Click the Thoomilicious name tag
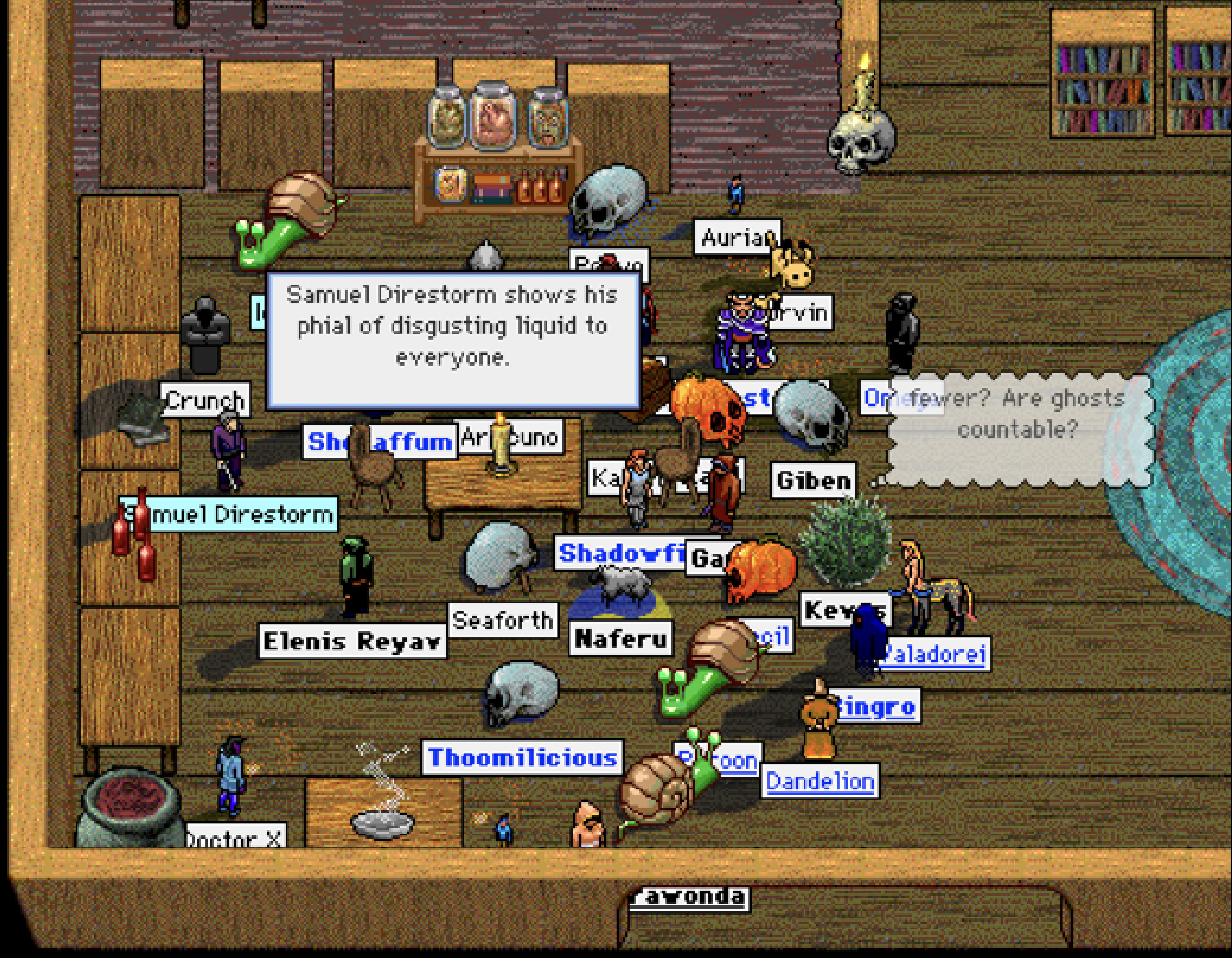Screen dimensions: 1232x958 pyautogui.click(x=522, y=758)
